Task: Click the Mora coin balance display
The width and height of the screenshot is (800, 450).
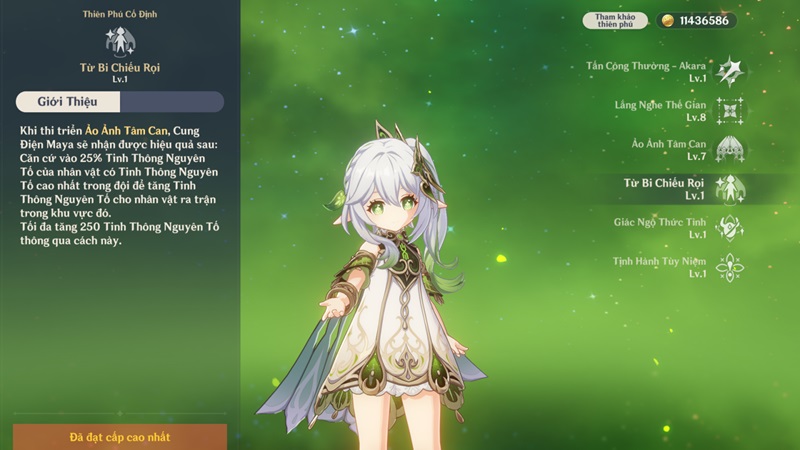Action: 697,20
